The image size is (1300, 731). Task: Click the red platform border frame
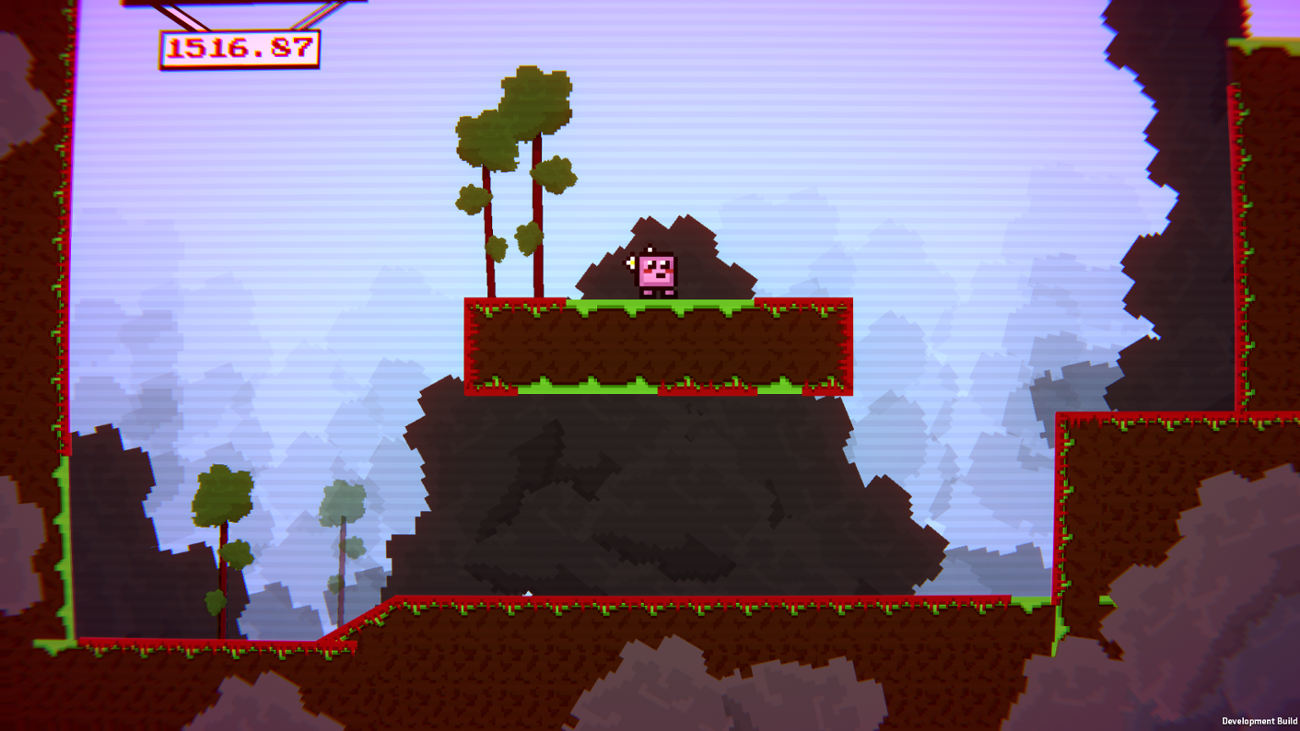click(466, 345)
